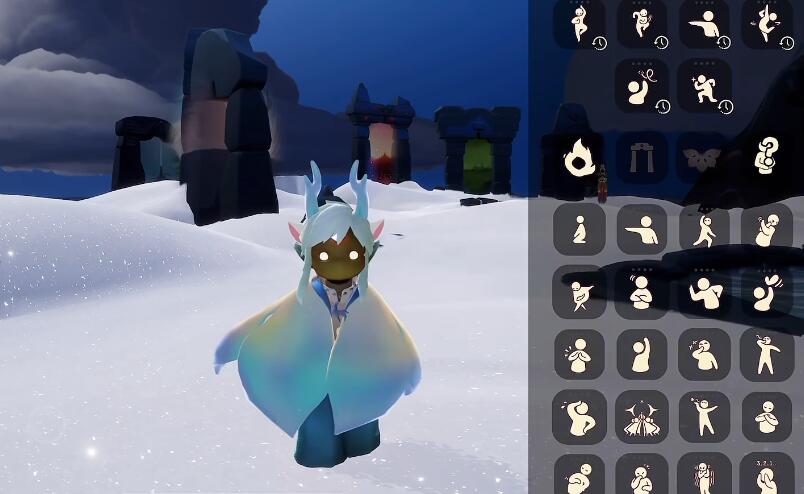804x494 pixels.
Task: Trigger the waving ribbon emote
Action: [x=641, y=86]
